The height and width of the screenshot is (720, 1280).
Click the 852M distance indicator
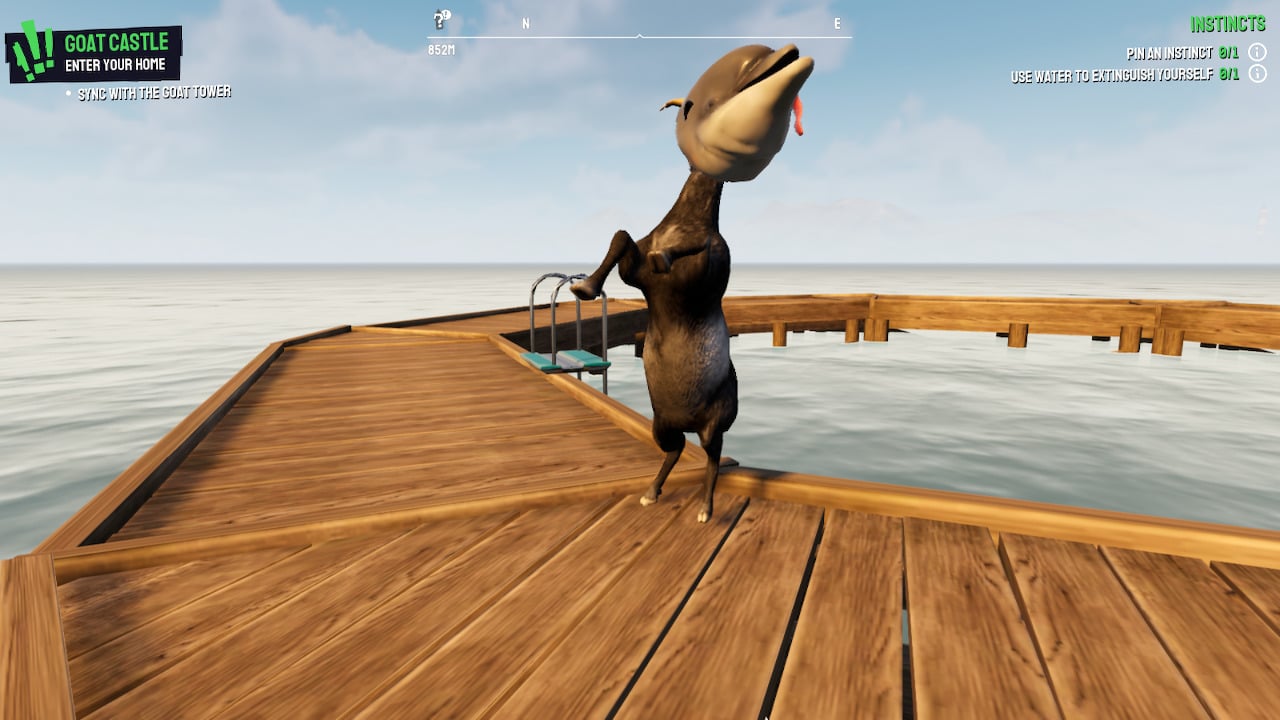click(x=444, y=47)
